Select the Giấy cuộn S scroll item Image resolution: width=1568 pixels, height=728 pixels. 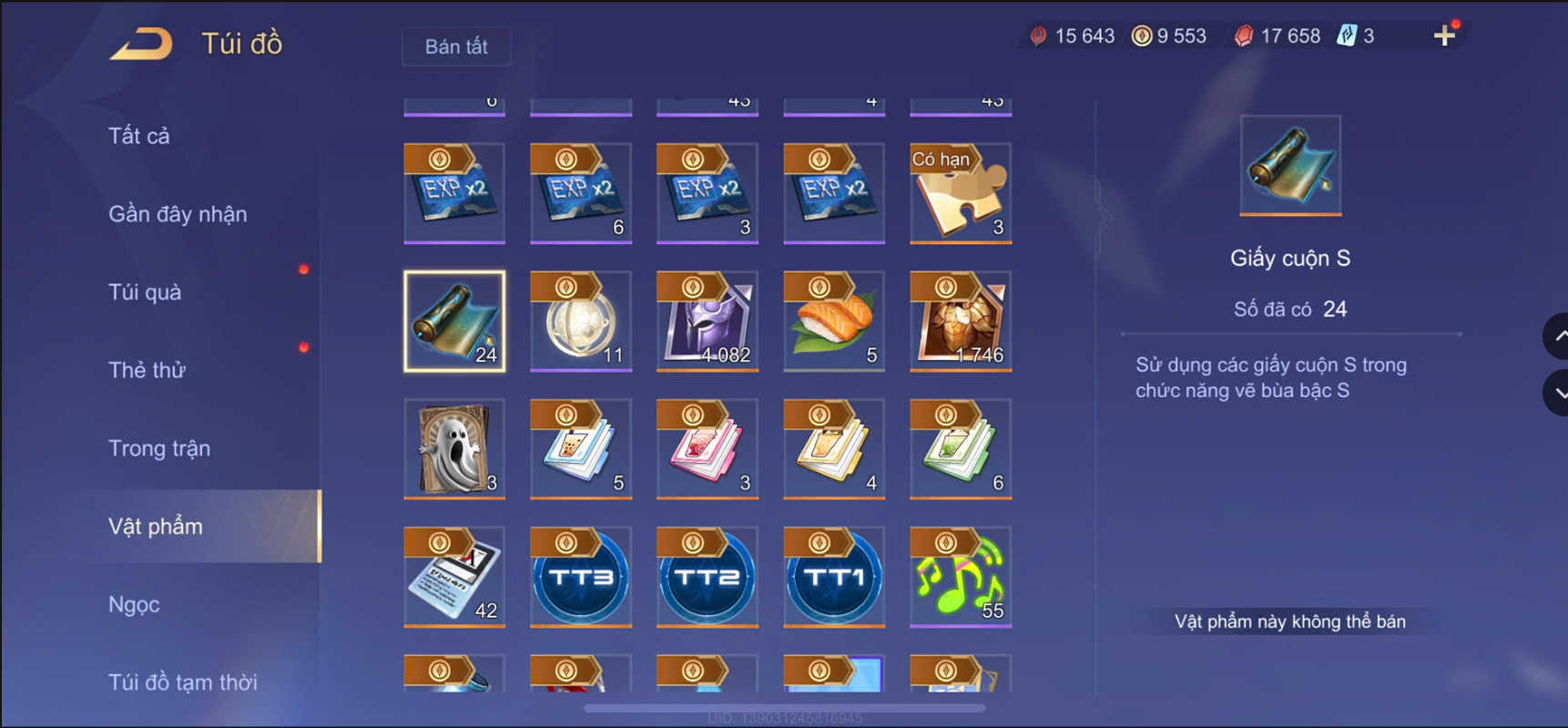(x=454, y=321)
